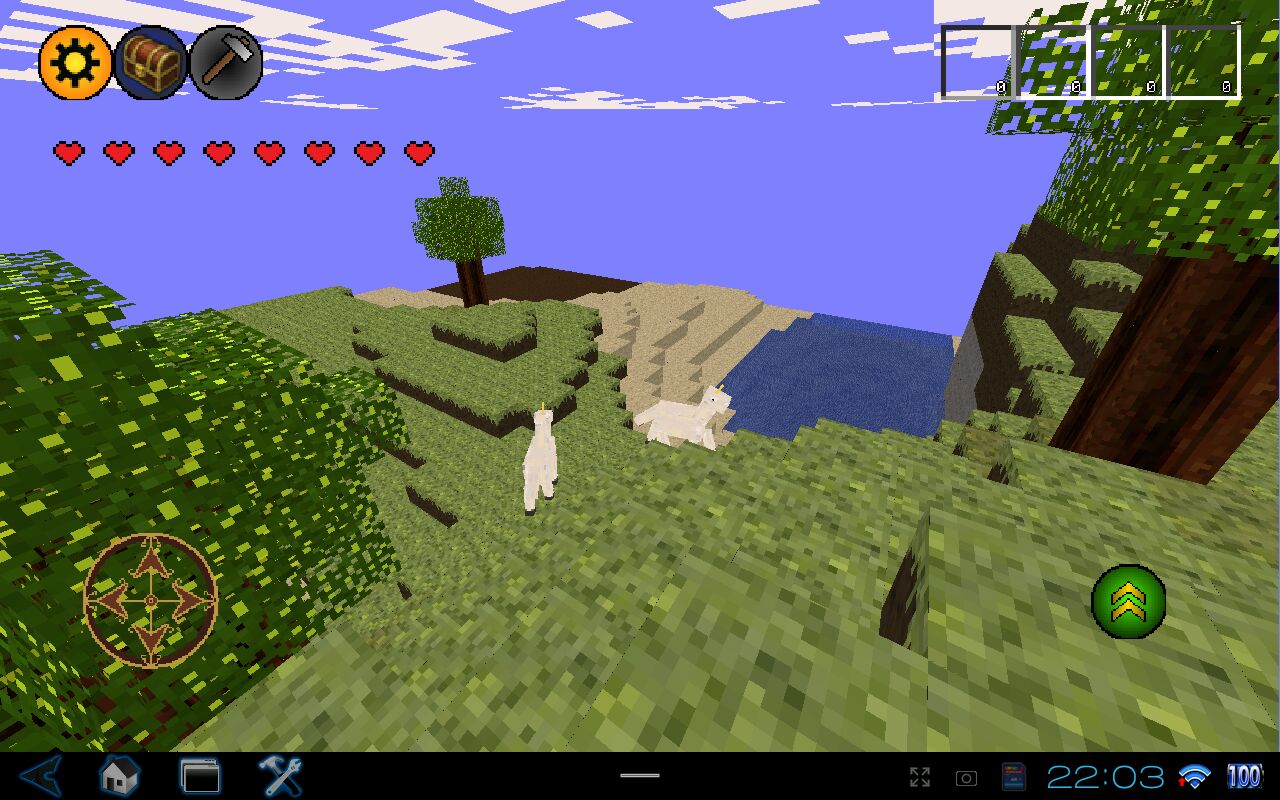The width and height of the screenshot is (1280, 800).
Task: Tap the green double-arrow jump button
Action: (x=1128, y=601)
